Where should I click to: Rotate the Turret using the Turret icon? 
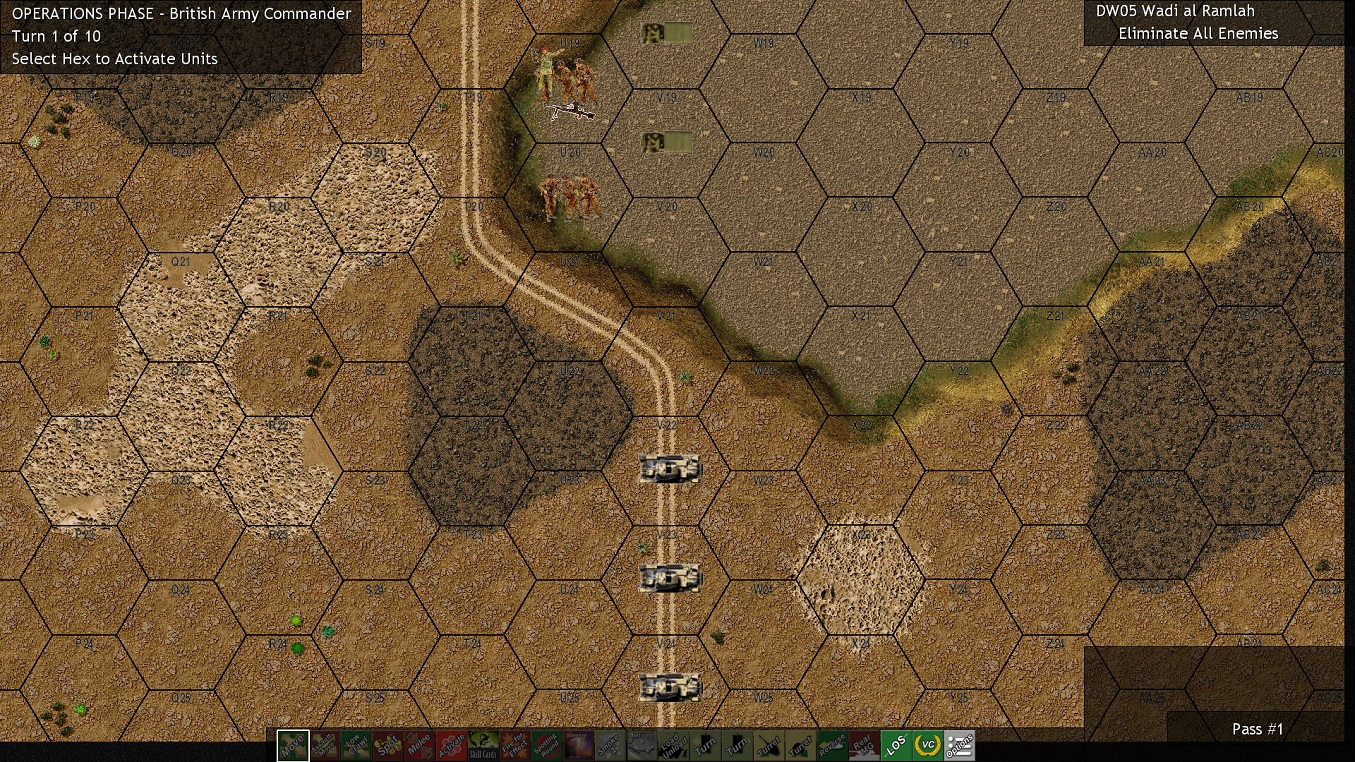coord(771,745)
